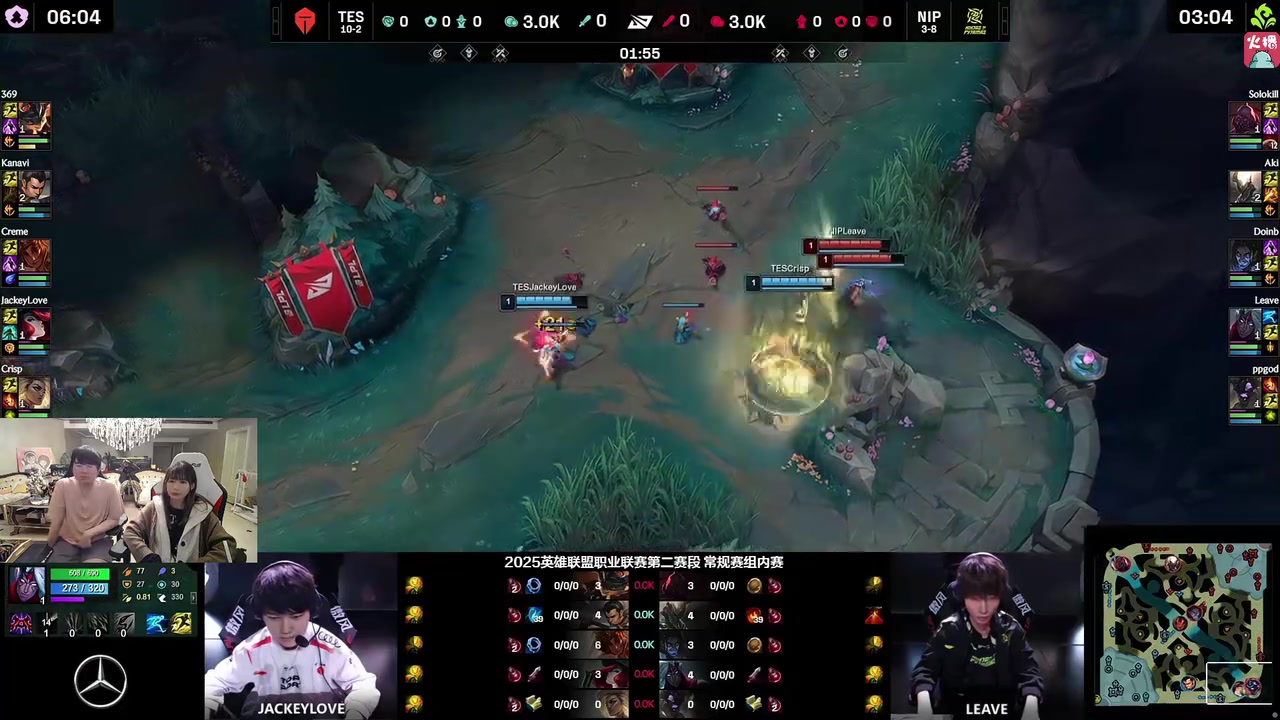This screenshot has height=720, width=1280.
Task: Click Leave's portrait in the right sidebar
Action: (x=1244, y=325)
